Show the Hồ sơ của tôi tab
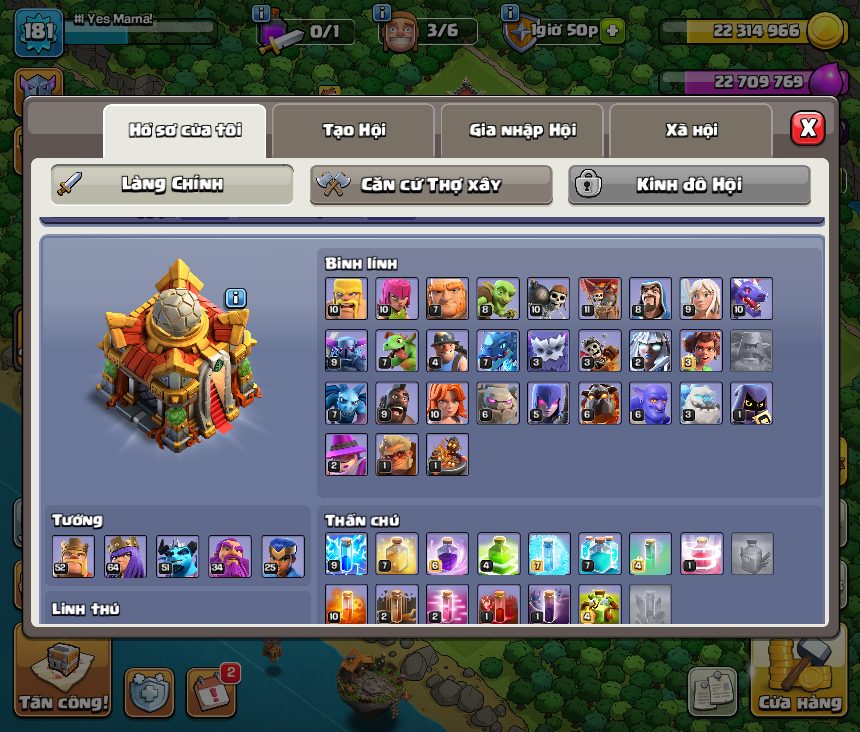 (x=185, y=130)
